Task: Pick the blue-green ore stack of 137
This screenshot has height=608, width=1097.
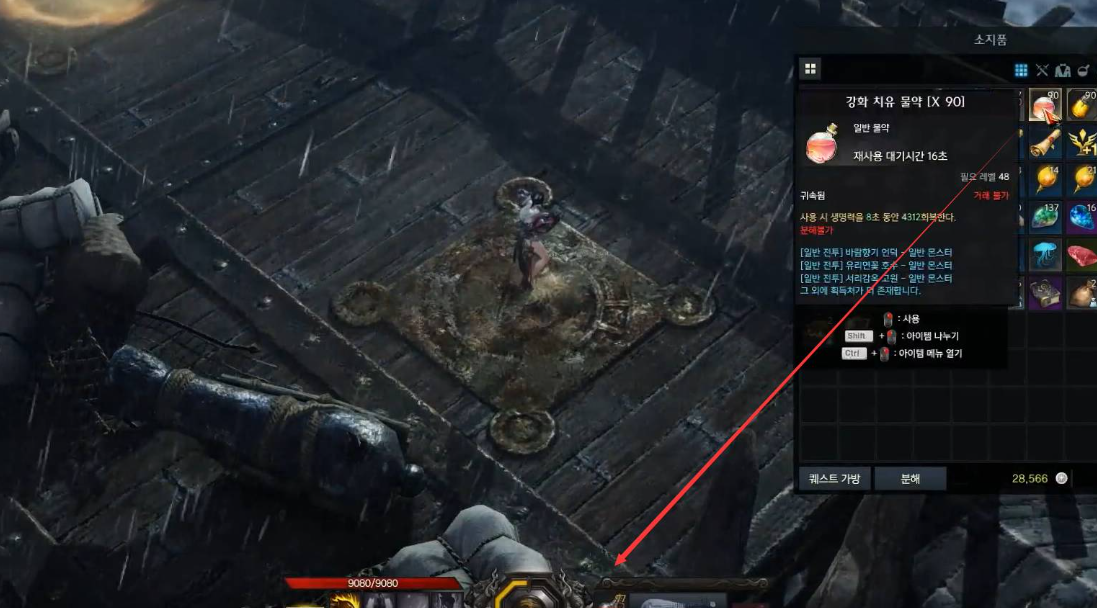Action: pos(1044,218)
